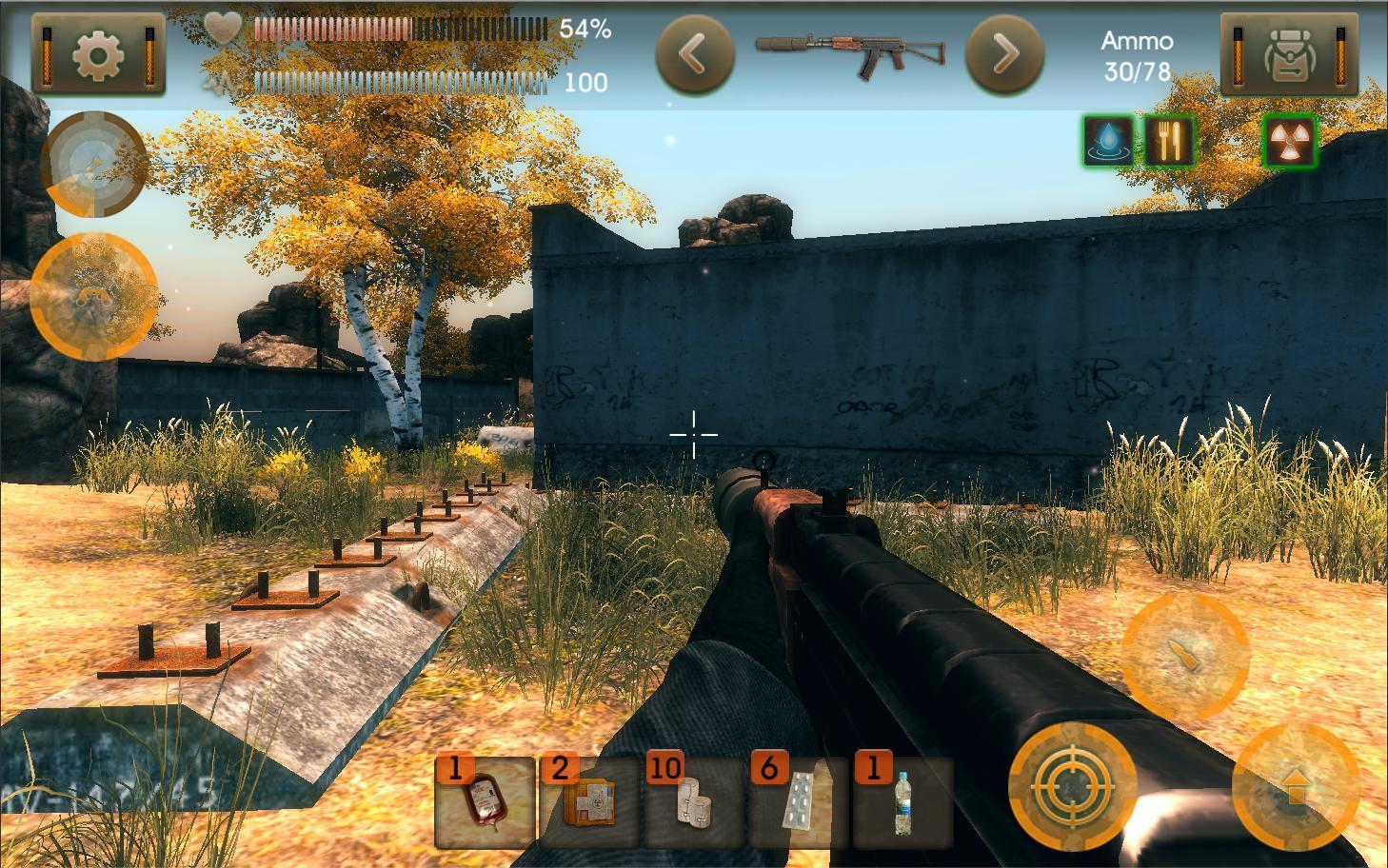Open the backpack inventory
1388x868 pixels.
click(1290, 54)
